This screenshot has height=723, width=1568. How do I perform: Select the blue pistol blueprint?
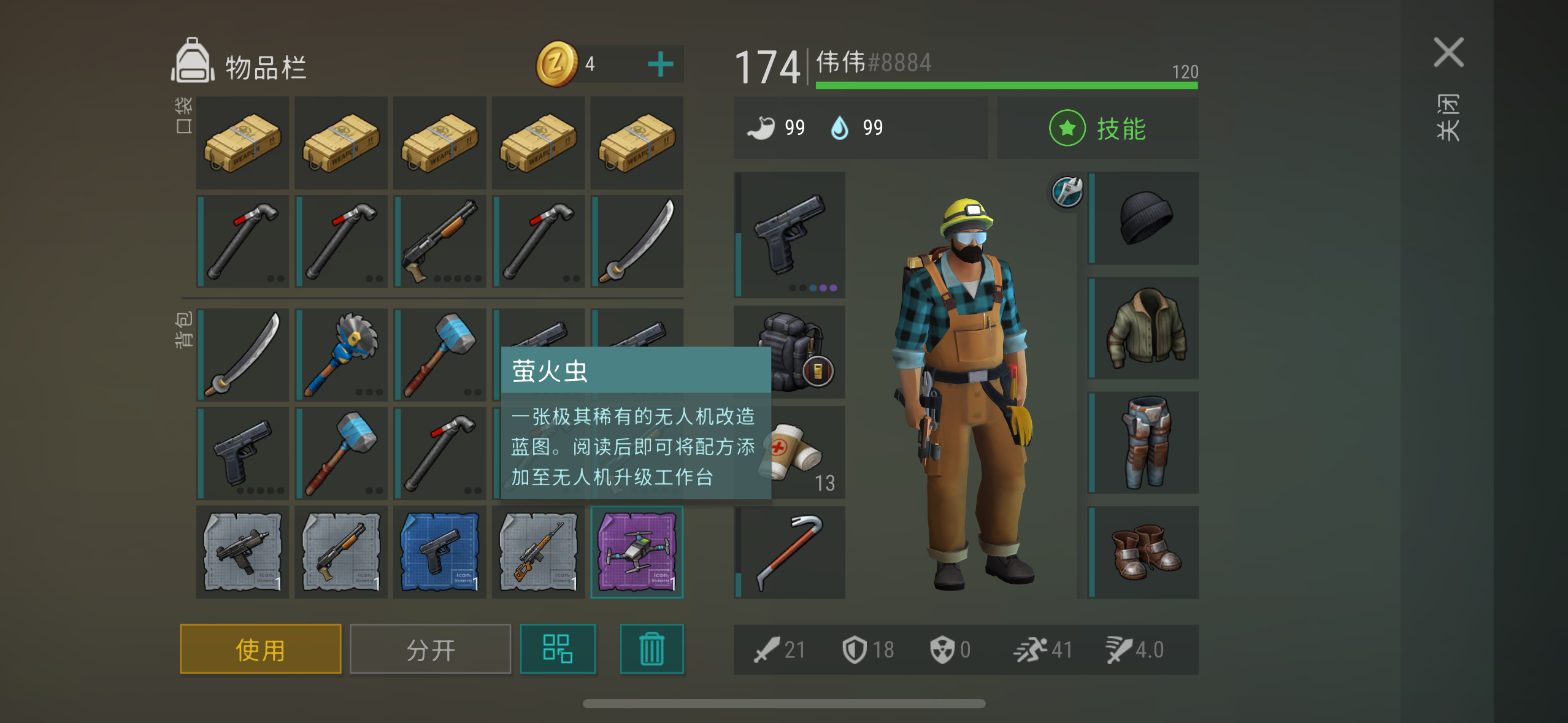[x=439, y=552]
